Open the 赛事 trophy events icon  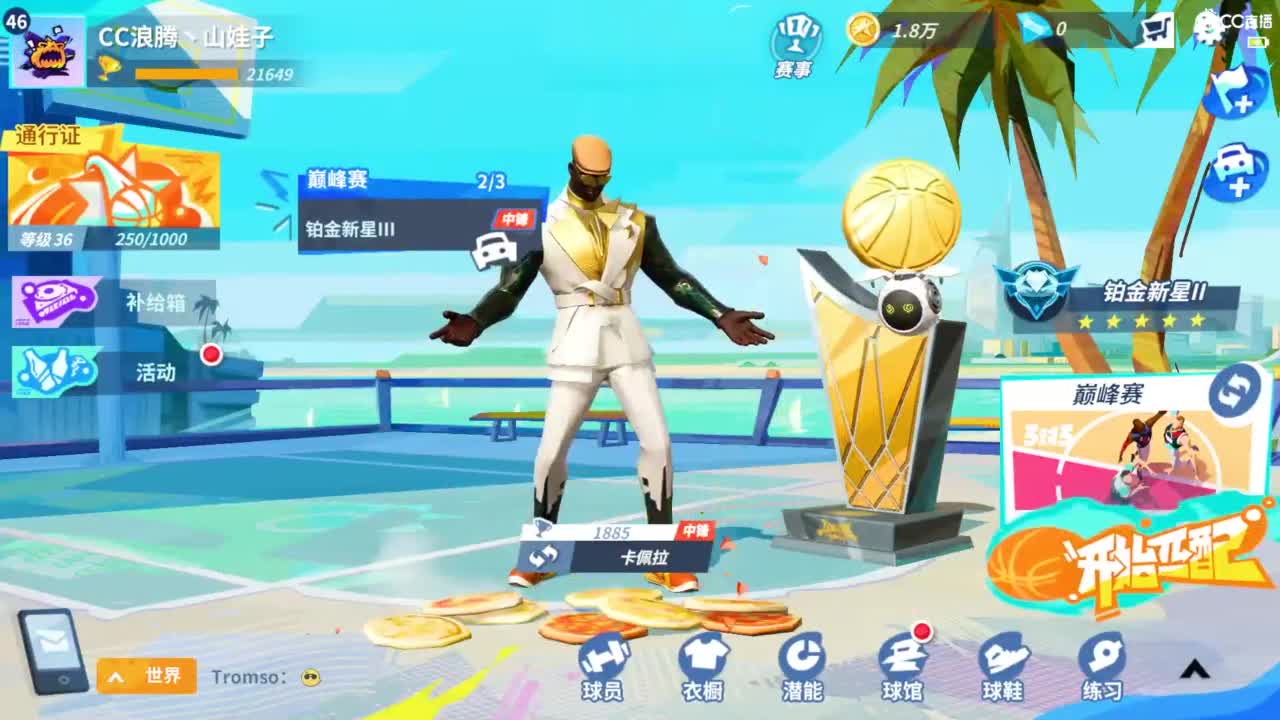pyautogui.click(x=793, y=38)
